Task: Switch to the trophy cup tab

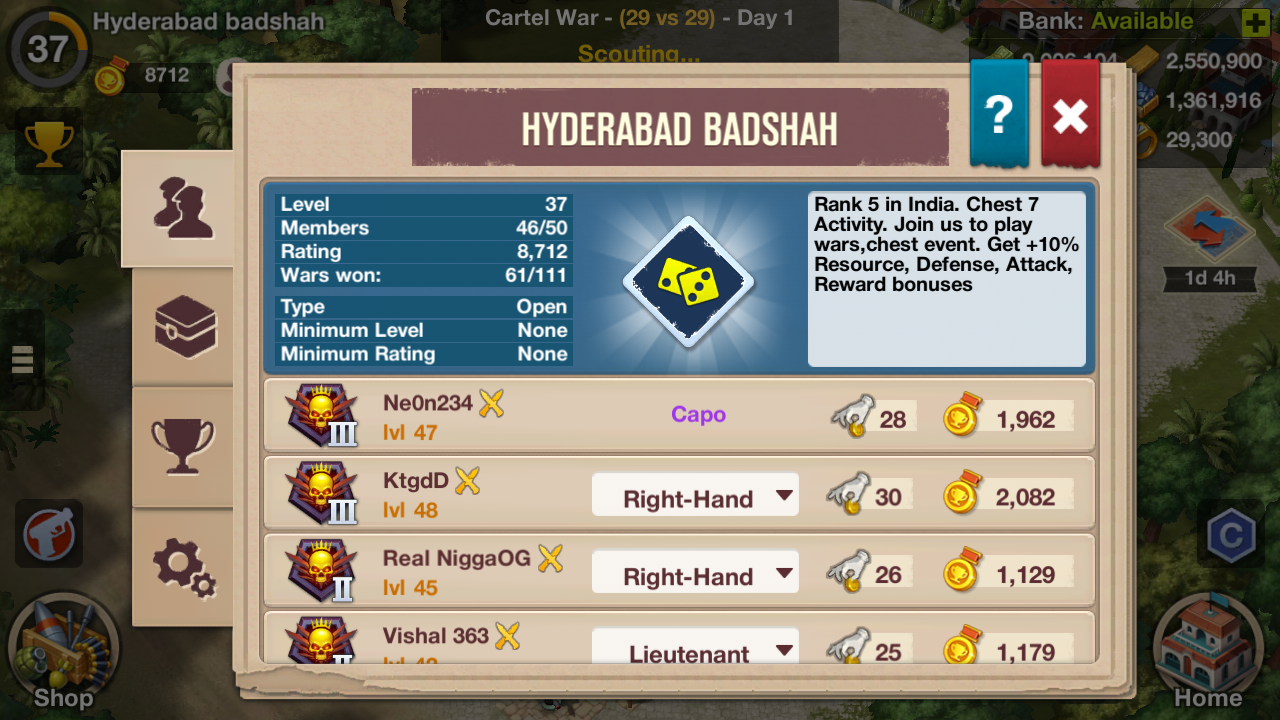Action: click(x=183, y=444)
